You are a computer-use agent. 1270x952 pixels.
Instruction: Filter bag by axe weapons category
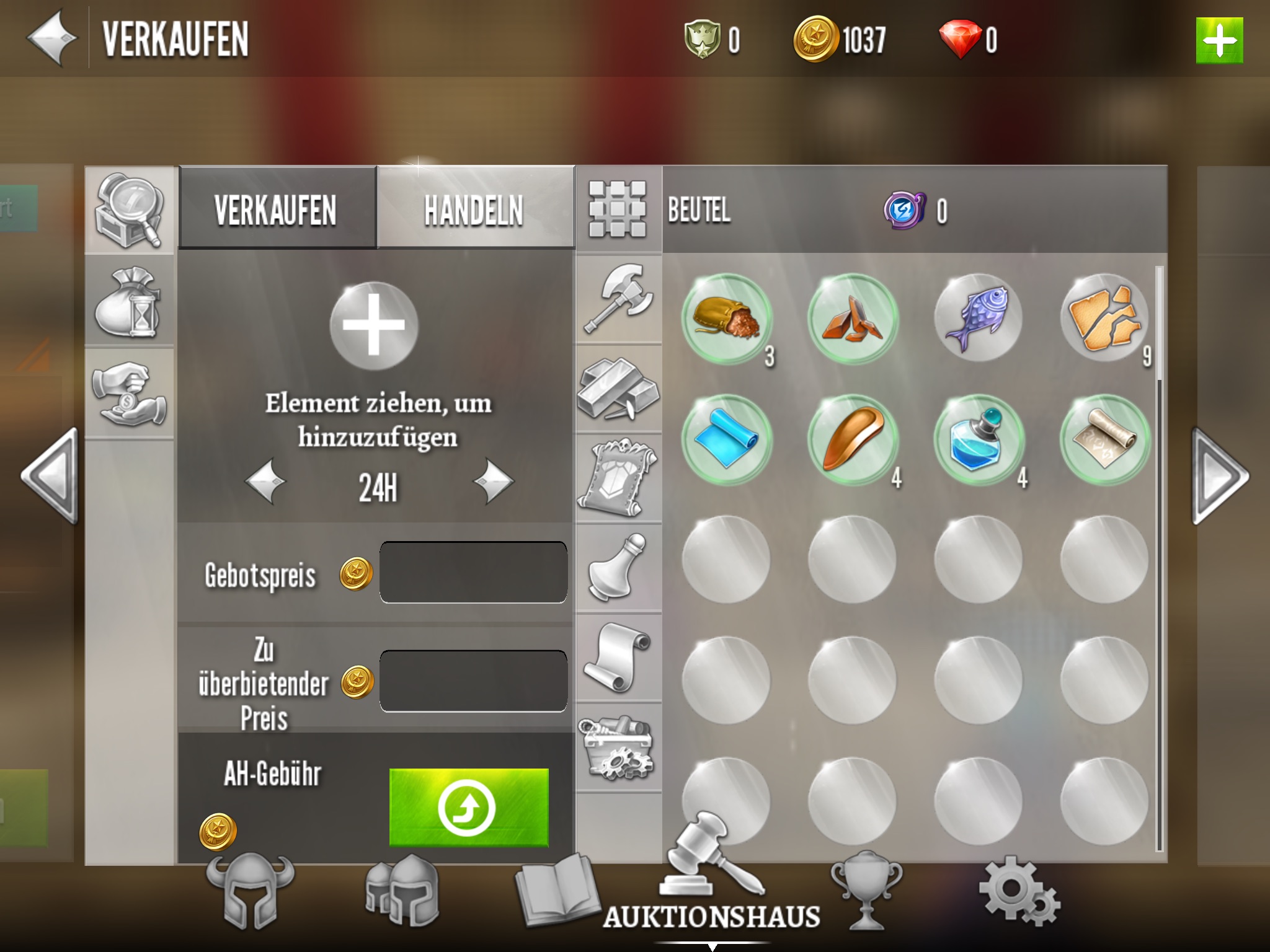pos(618,299)
